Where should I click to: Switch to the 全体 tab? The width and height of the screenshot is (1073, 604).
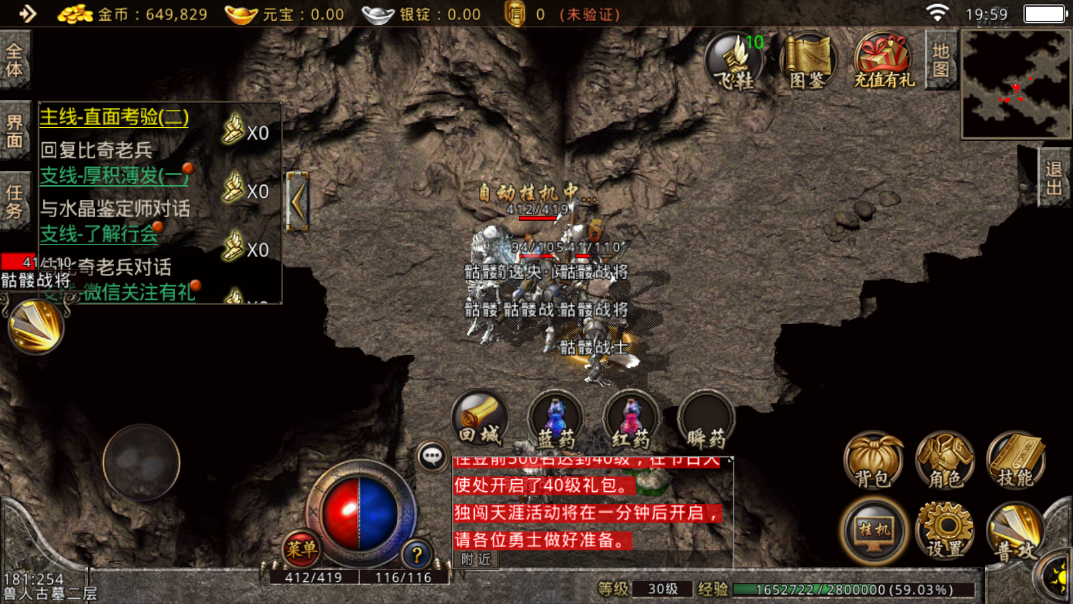[x=15, y=59]
